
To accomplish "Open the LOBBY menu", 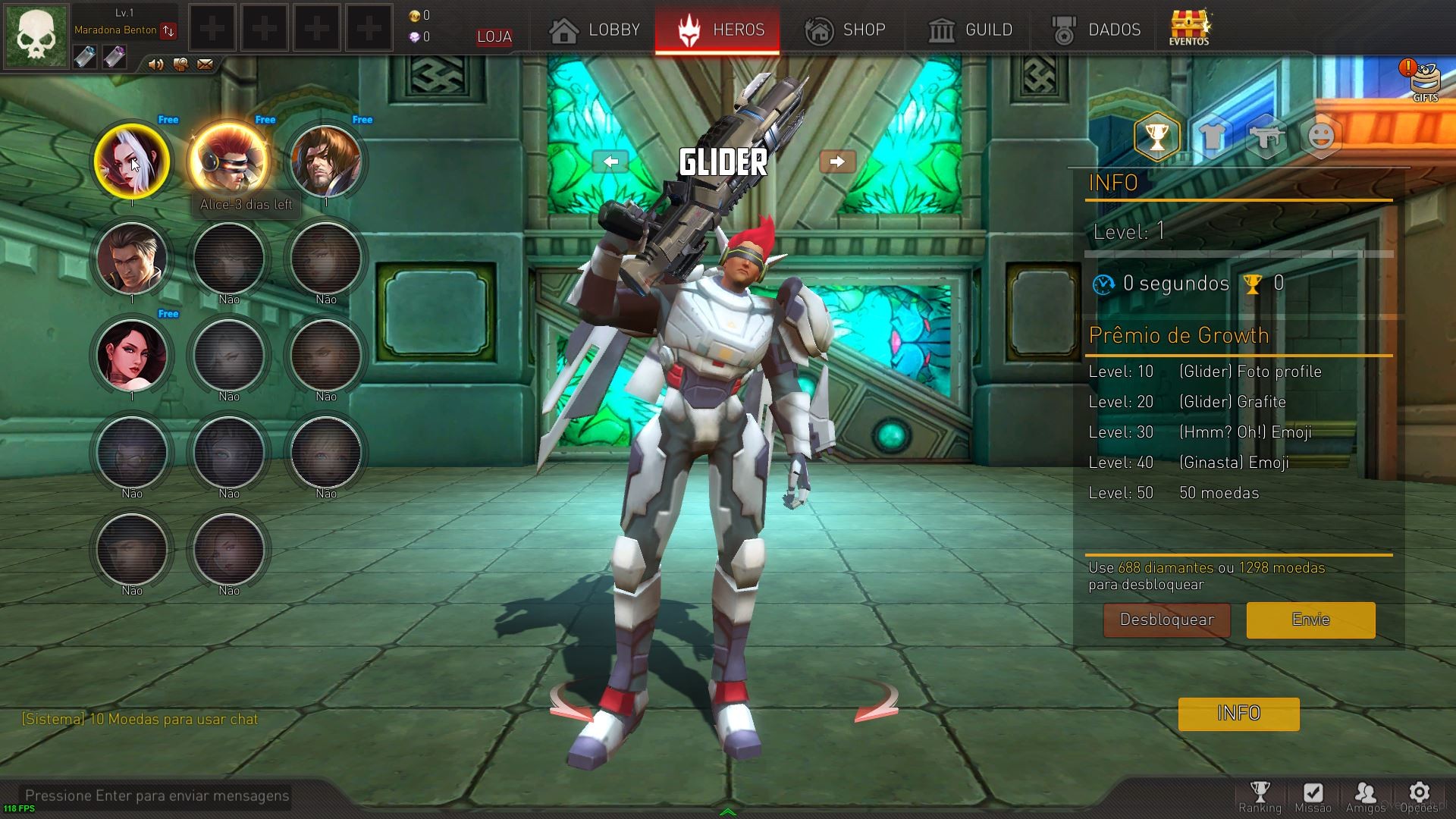I will coord(595,30).
